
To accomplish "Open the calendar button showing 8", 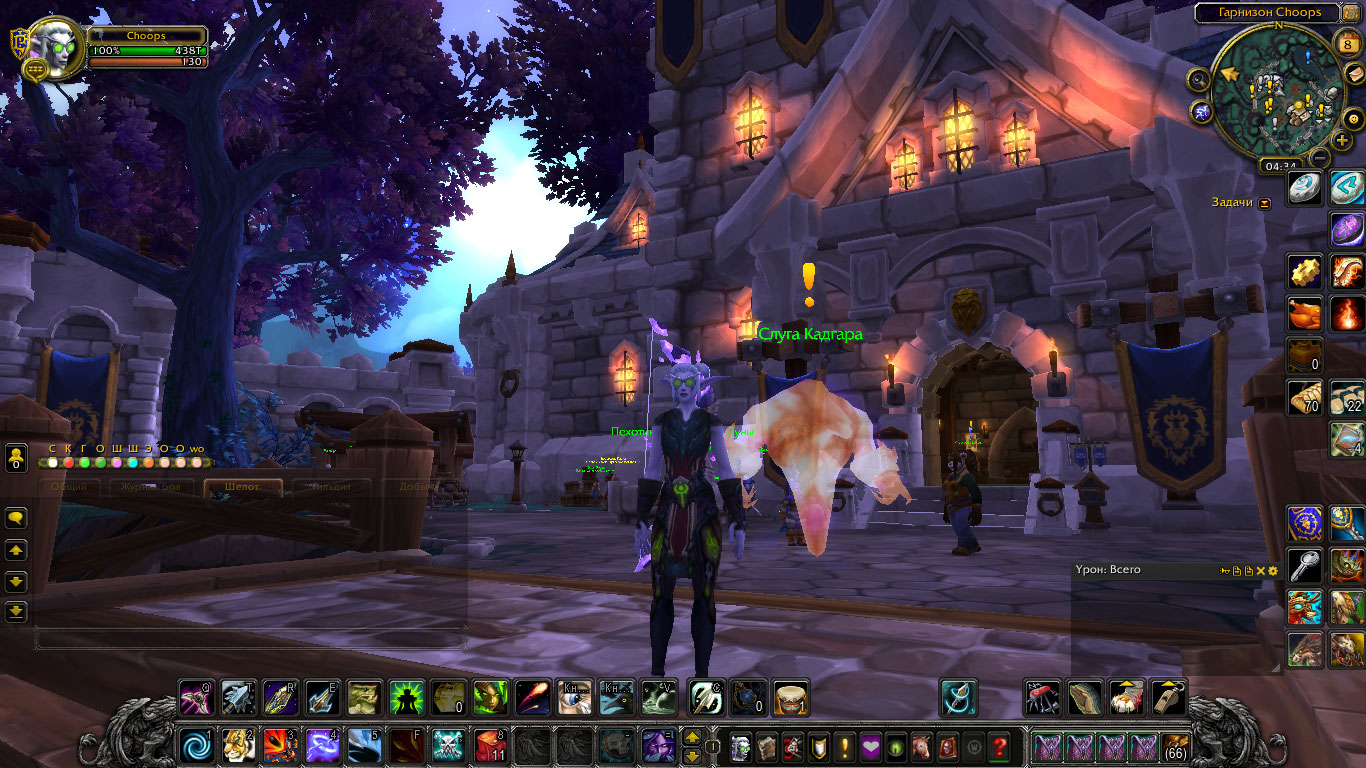I will (x=1345, y=42).
